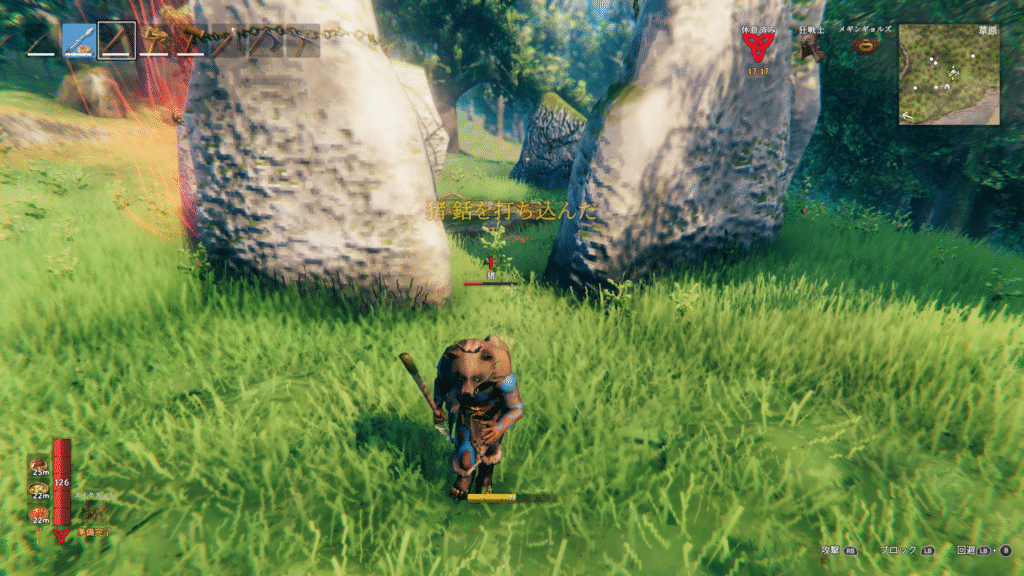Image resolution: width=1024 pixels, height=576 pixels.
Task: Open the minimap labeled 草原
Action: coord(949,74)
